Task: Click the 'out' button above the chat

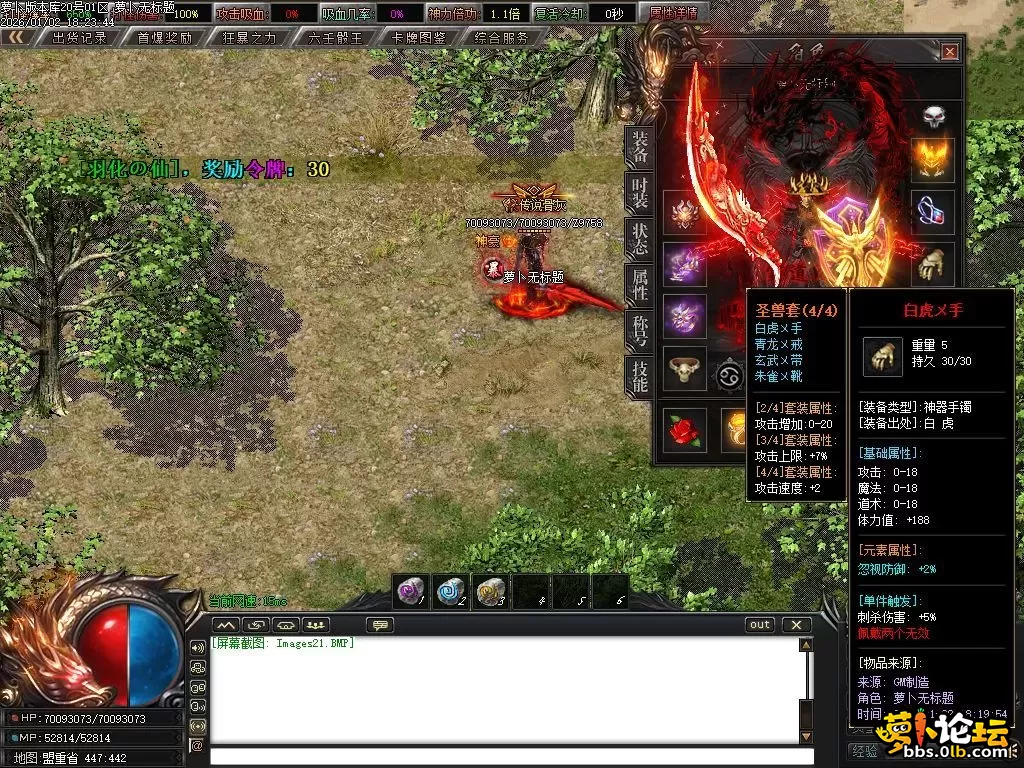Action: (760, 625)
